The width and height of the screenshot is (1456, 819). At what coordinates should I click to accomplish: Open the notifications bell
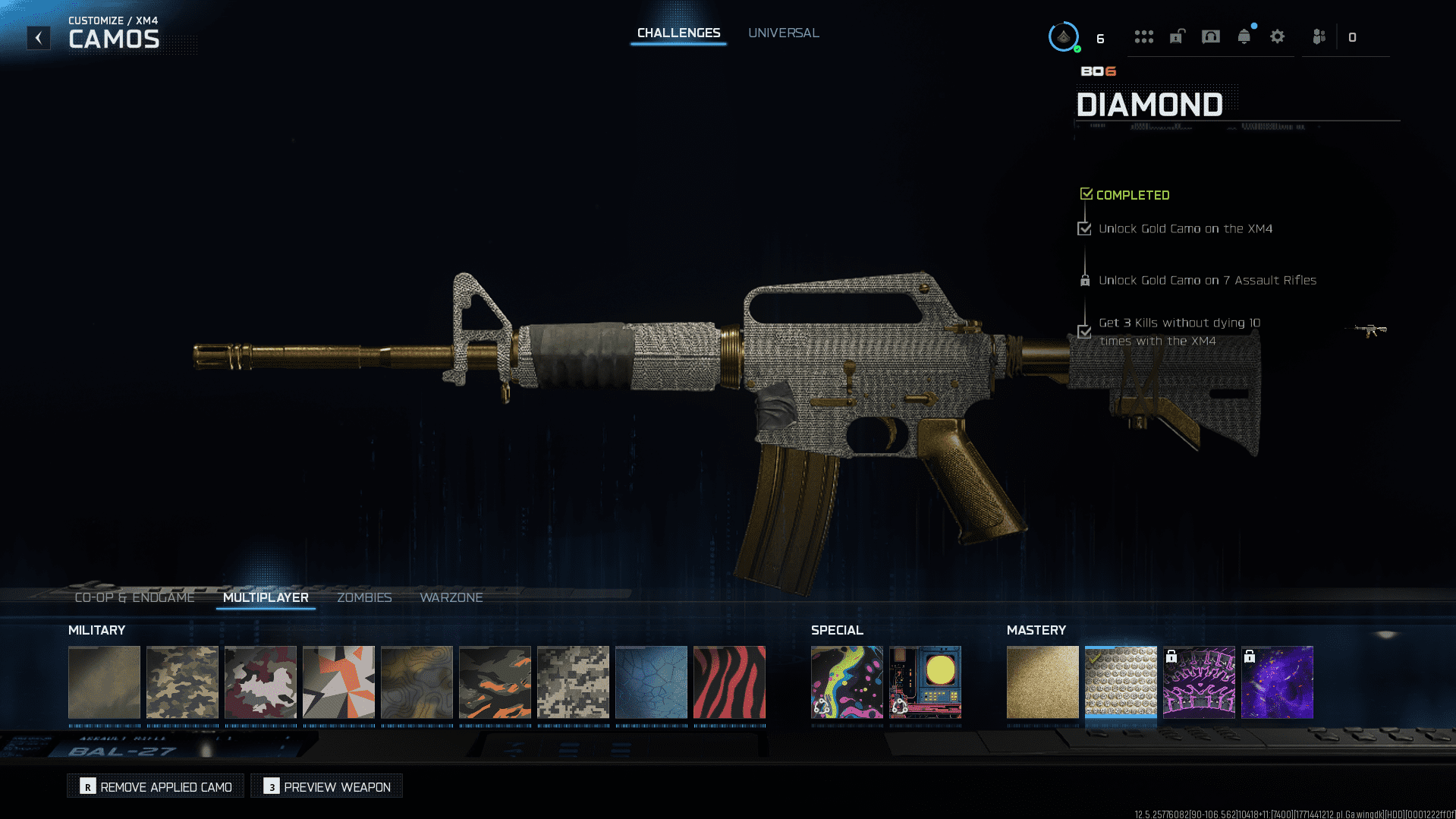[x=1244, y=36]
